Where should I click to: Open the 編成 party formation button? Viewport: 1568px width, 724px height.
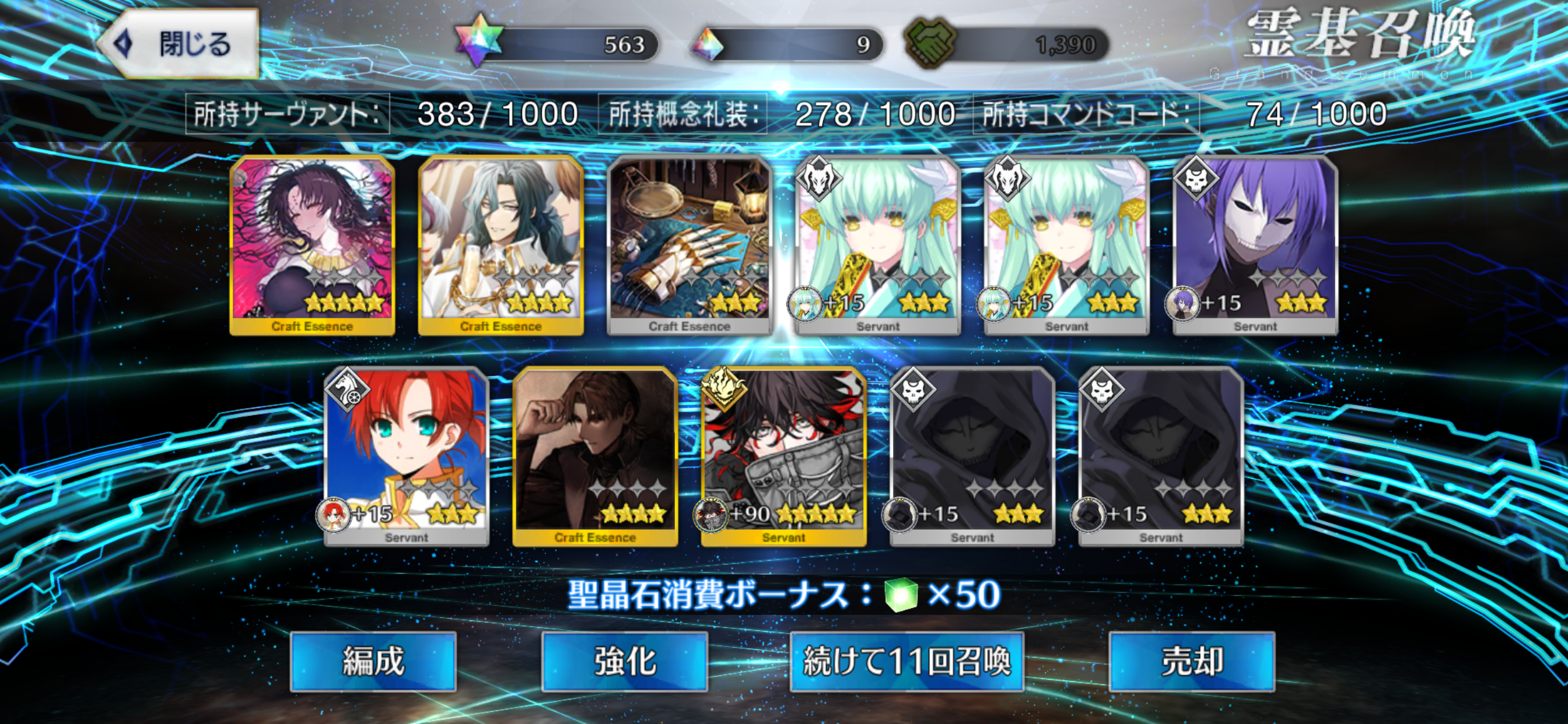[373, 660]
